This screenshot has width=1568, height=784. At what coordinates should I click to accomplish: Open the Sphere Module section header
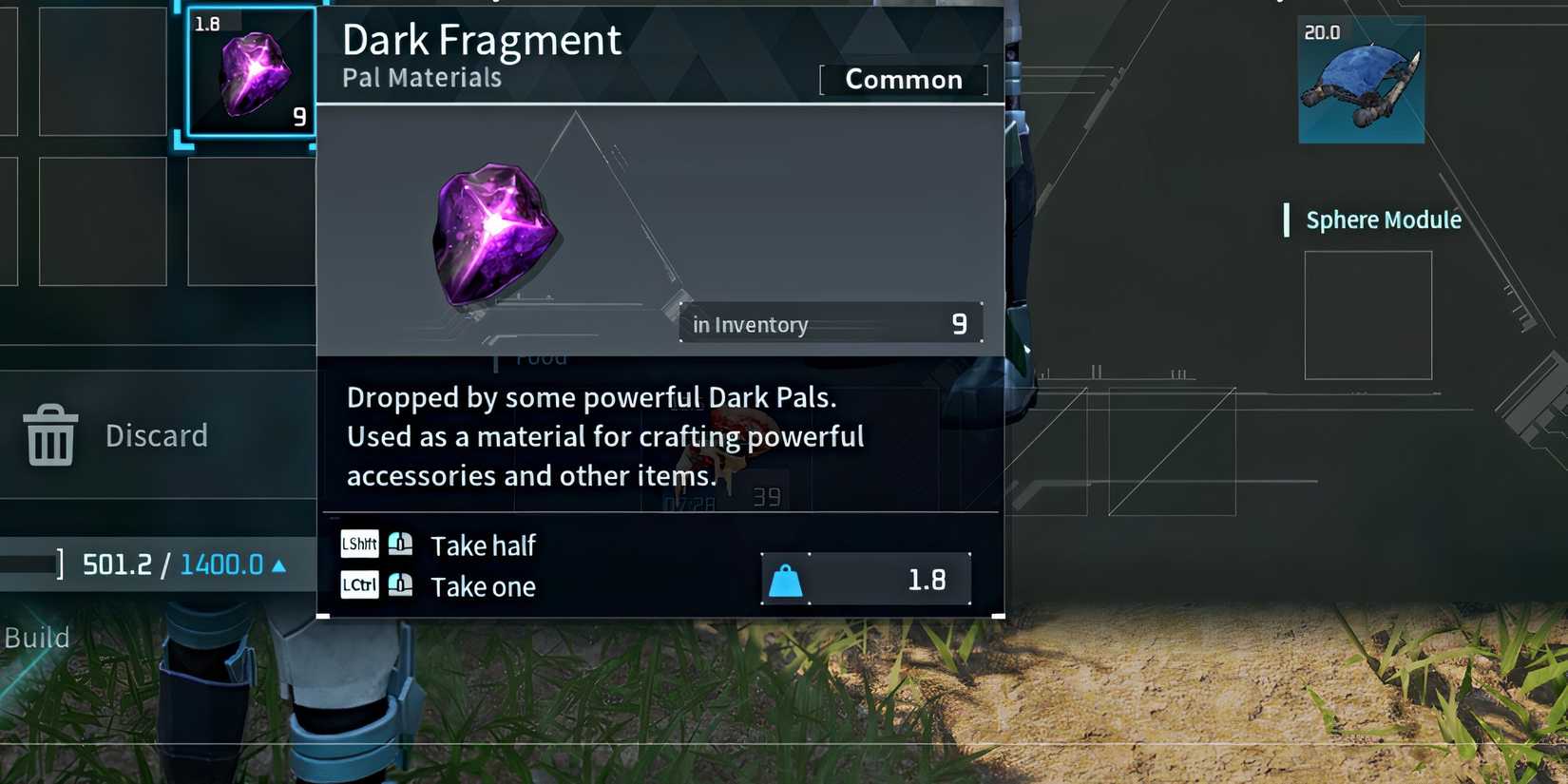1386,220
